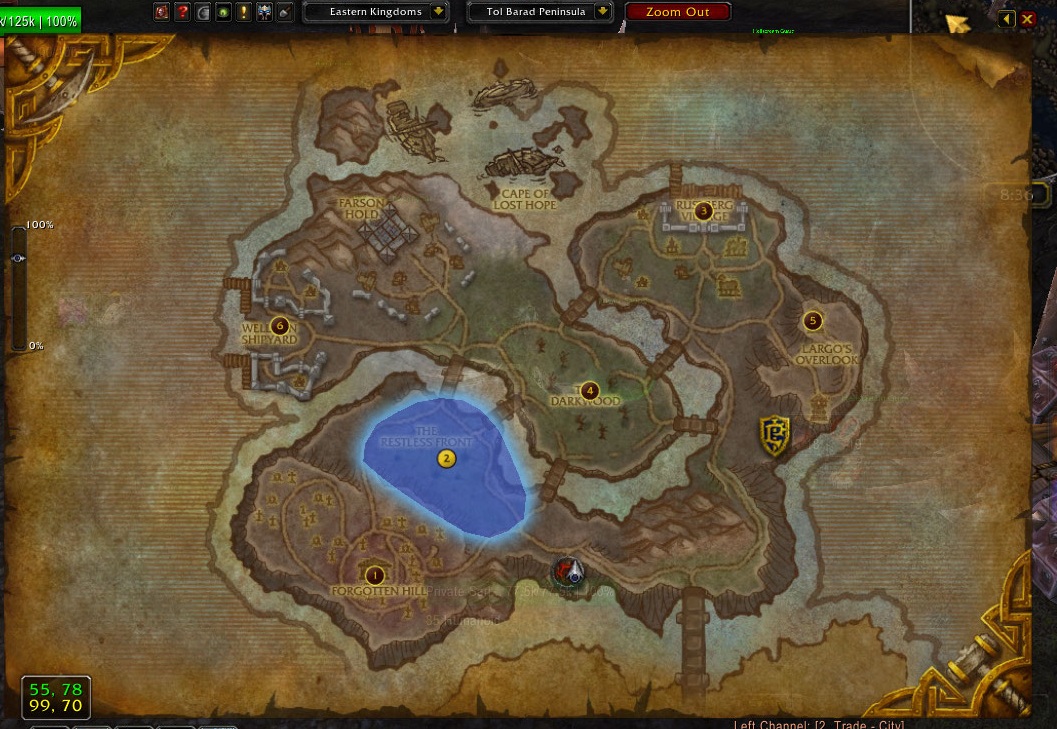1057x729 pixels.
Task: Close the world map window
Action: pos(1027,19)
